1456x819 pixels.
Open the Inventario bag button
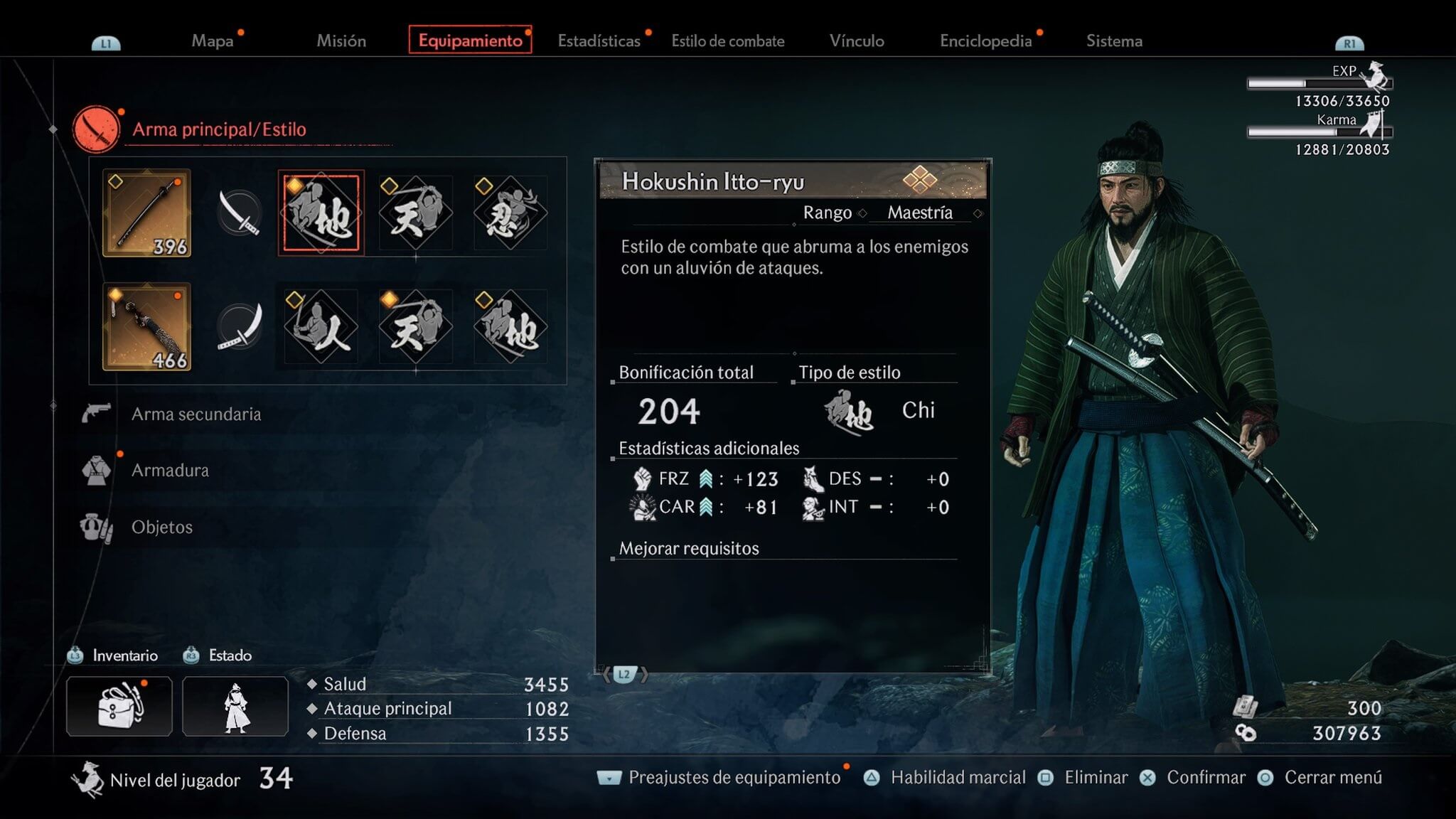click(119, 706)
